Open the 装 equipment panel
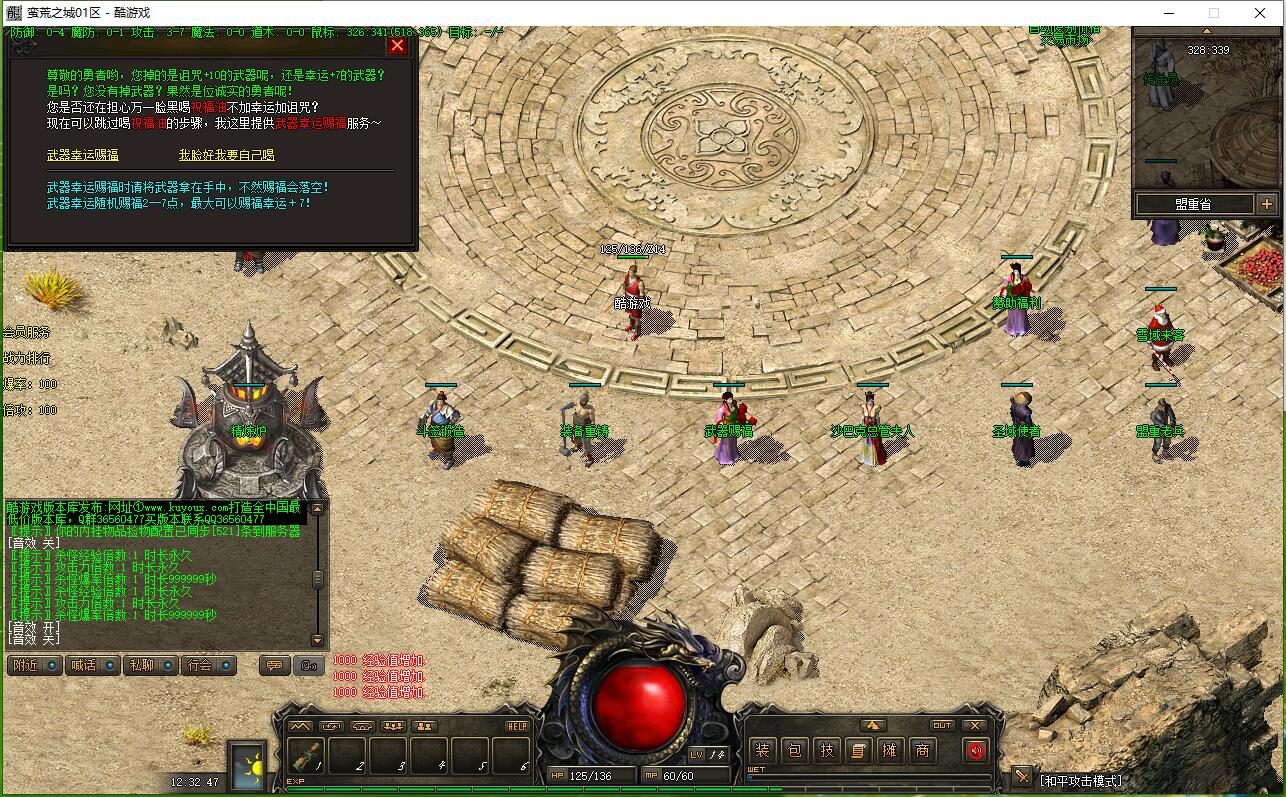Screen dimensions: 1286x797 (x=763, y=750)
